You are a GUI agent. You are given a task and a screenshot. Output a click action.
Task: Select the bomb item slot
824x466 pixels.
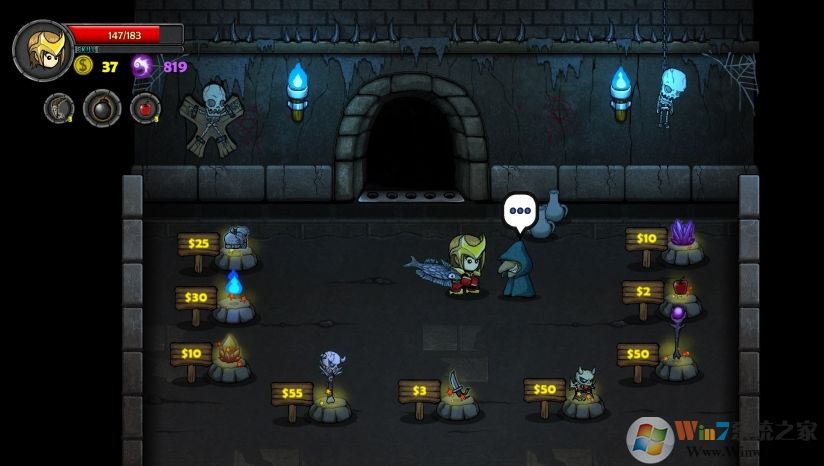click(102, 108)
